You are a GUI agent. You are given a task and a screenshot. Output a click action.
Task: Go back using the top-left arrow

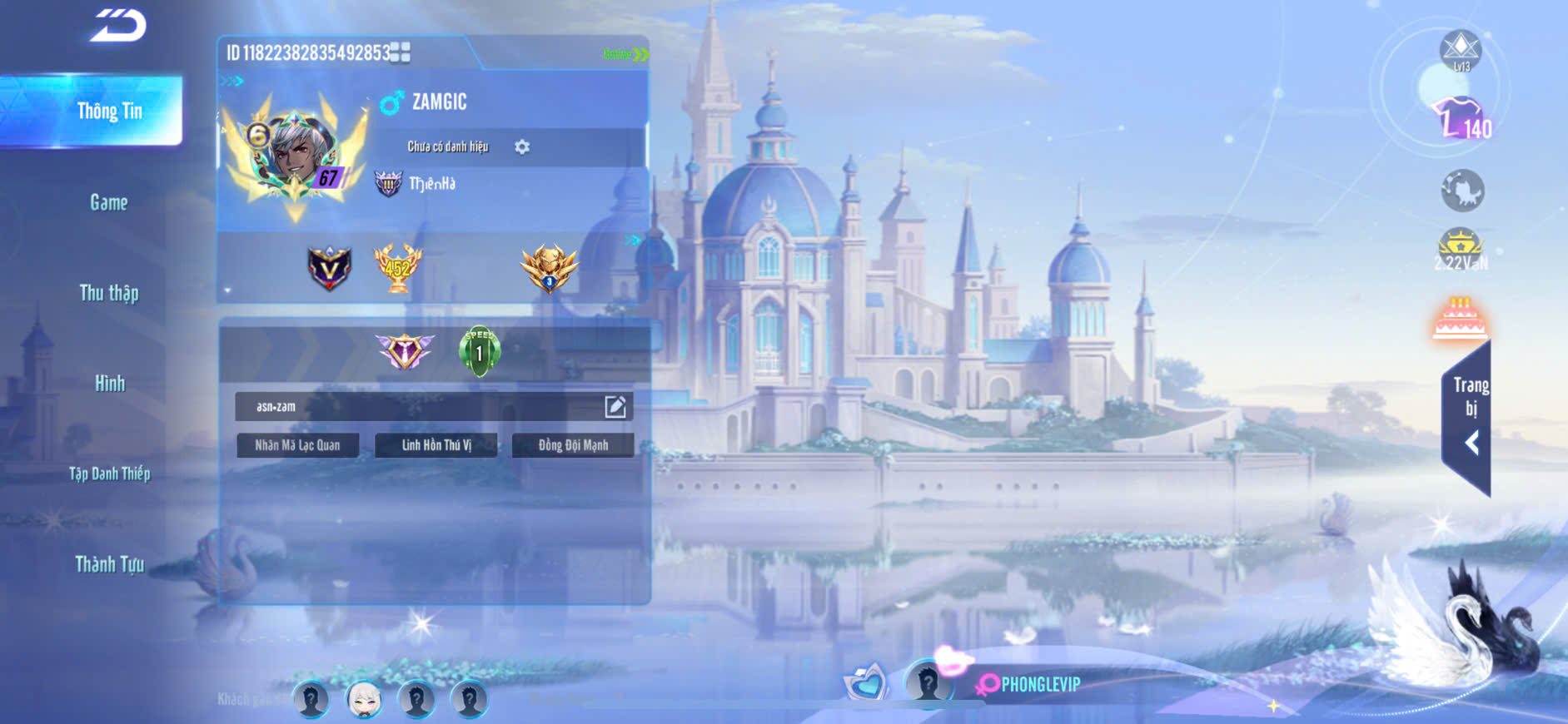[x=118, y=25]
